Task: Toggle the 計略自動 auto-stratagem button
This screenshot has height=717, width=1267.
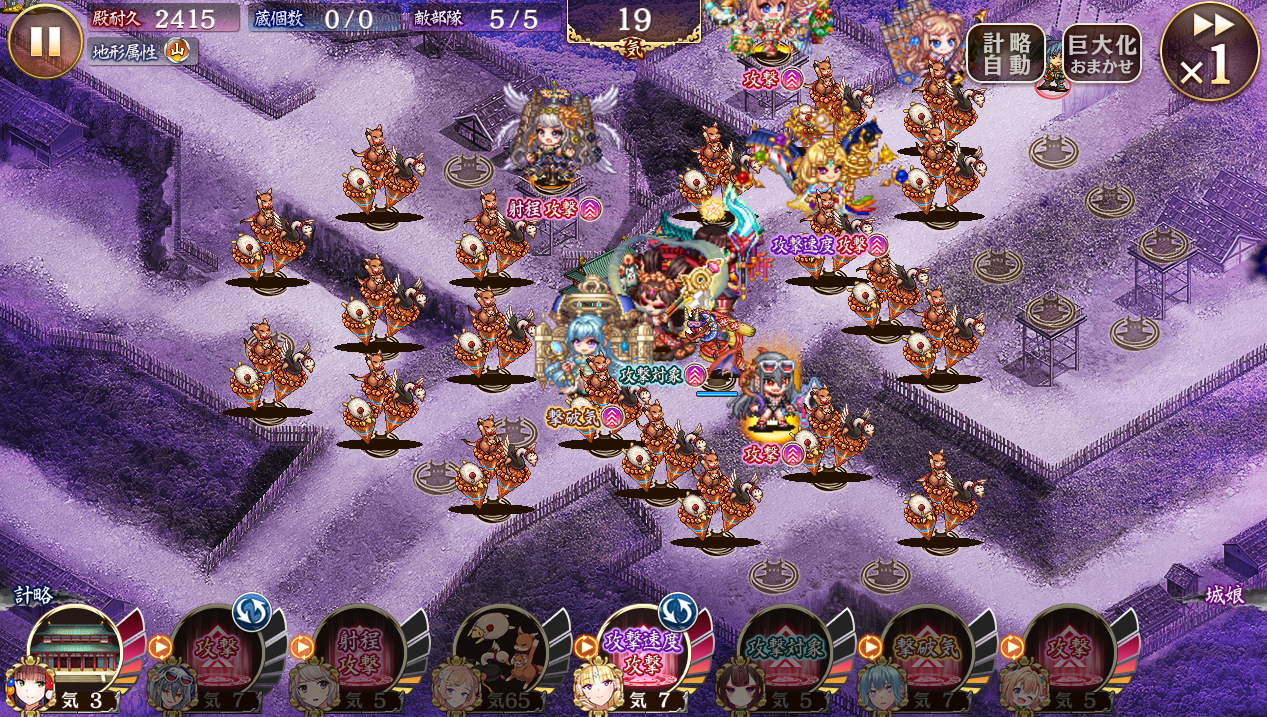Action: coord(1005,53)
